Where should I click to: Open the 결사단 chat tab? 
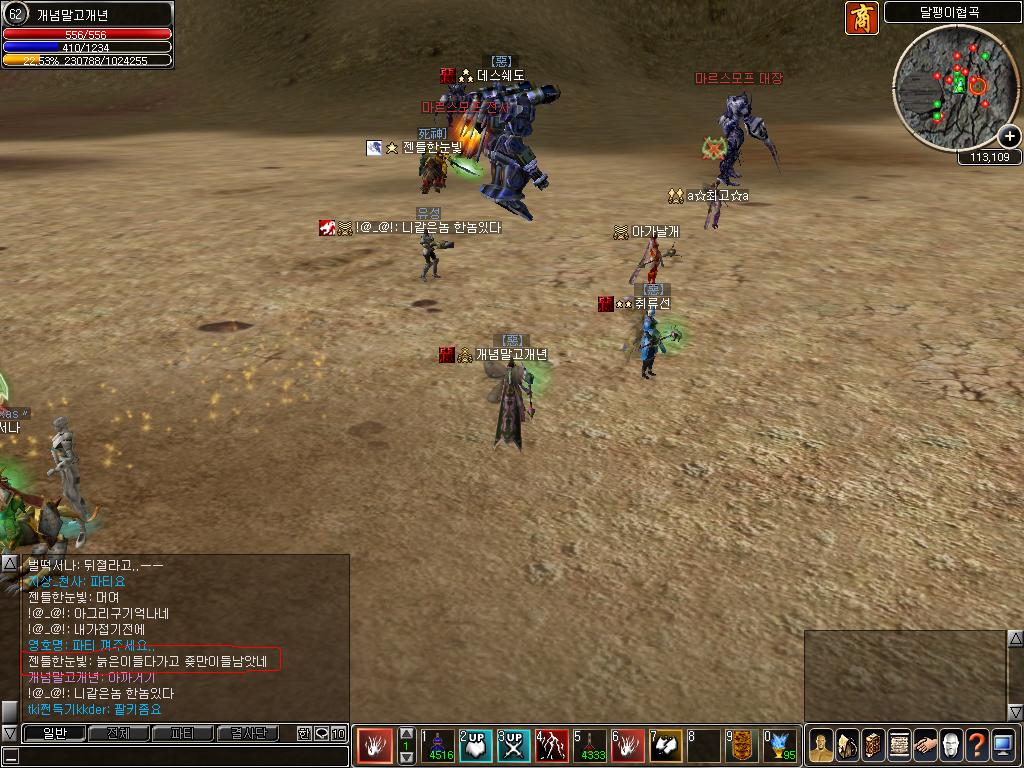[x=248, y=733]
